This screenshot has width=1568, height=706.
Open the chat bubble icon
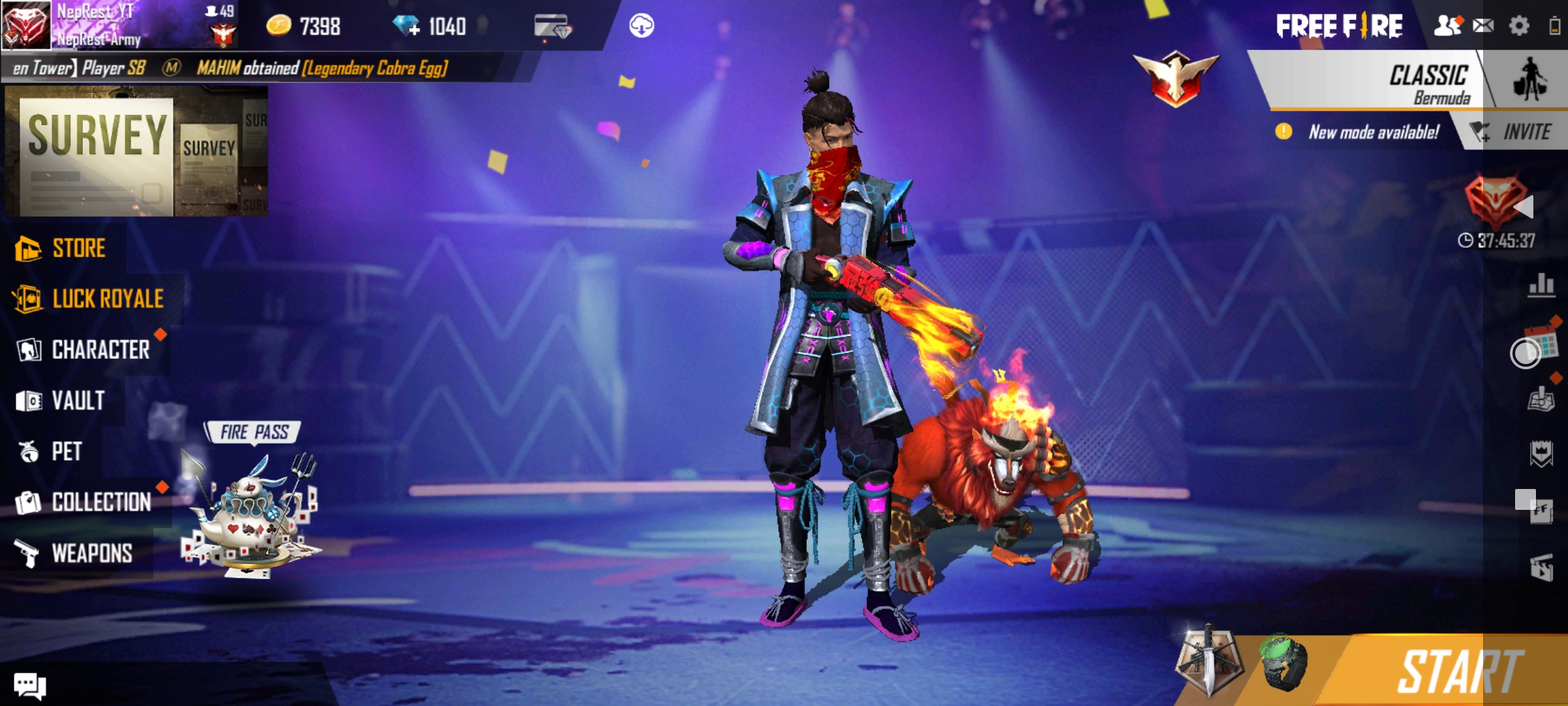click(x=29, y=686)
